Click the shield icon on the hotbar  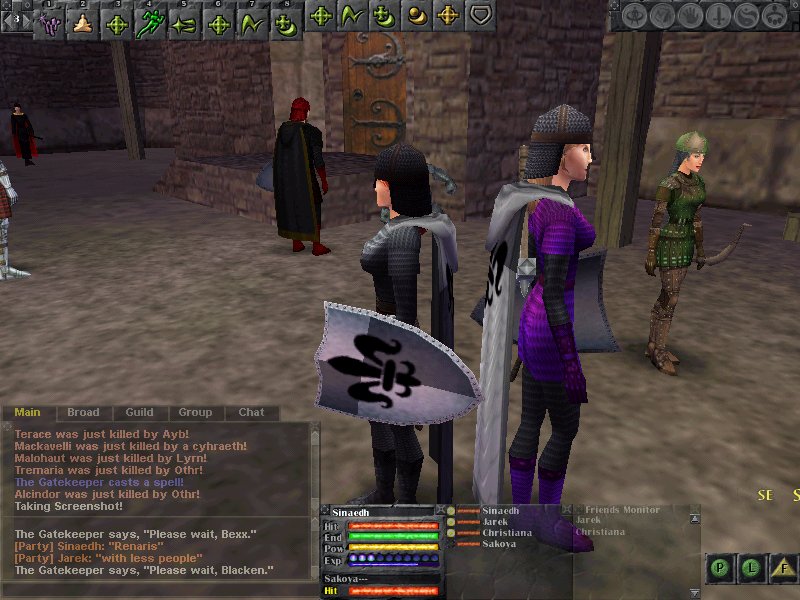(481, 16)
